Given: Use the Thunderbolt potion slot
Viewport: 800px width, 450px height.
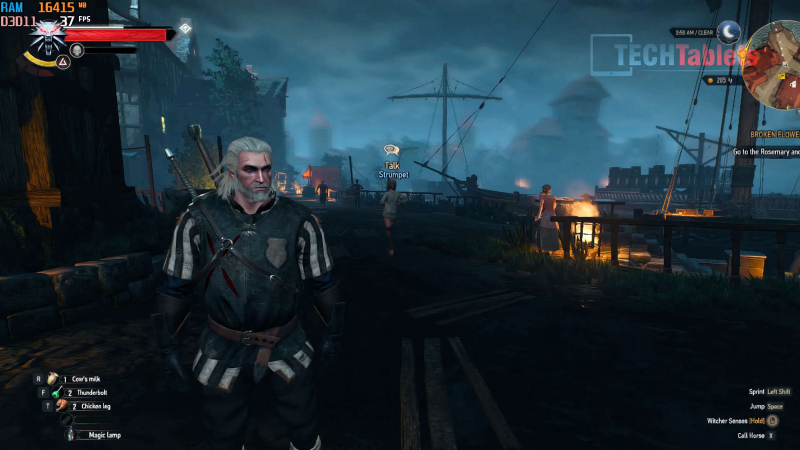Looking at the screenshot, I should point(58,393).
